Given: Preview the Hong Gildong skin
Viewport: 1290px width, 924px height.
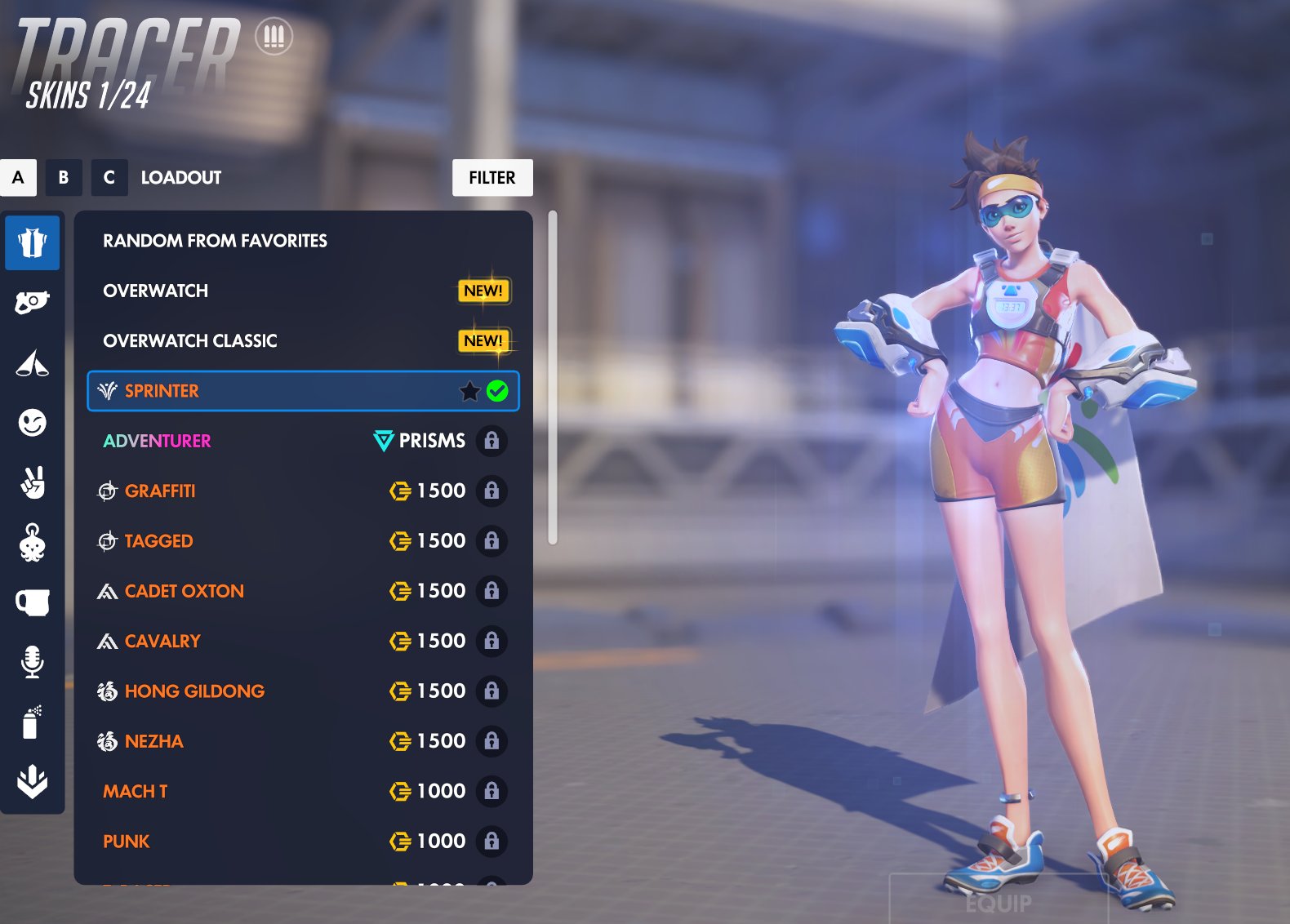Looking at the screenshot, I should pyautogui.click(x=194, y=691).
